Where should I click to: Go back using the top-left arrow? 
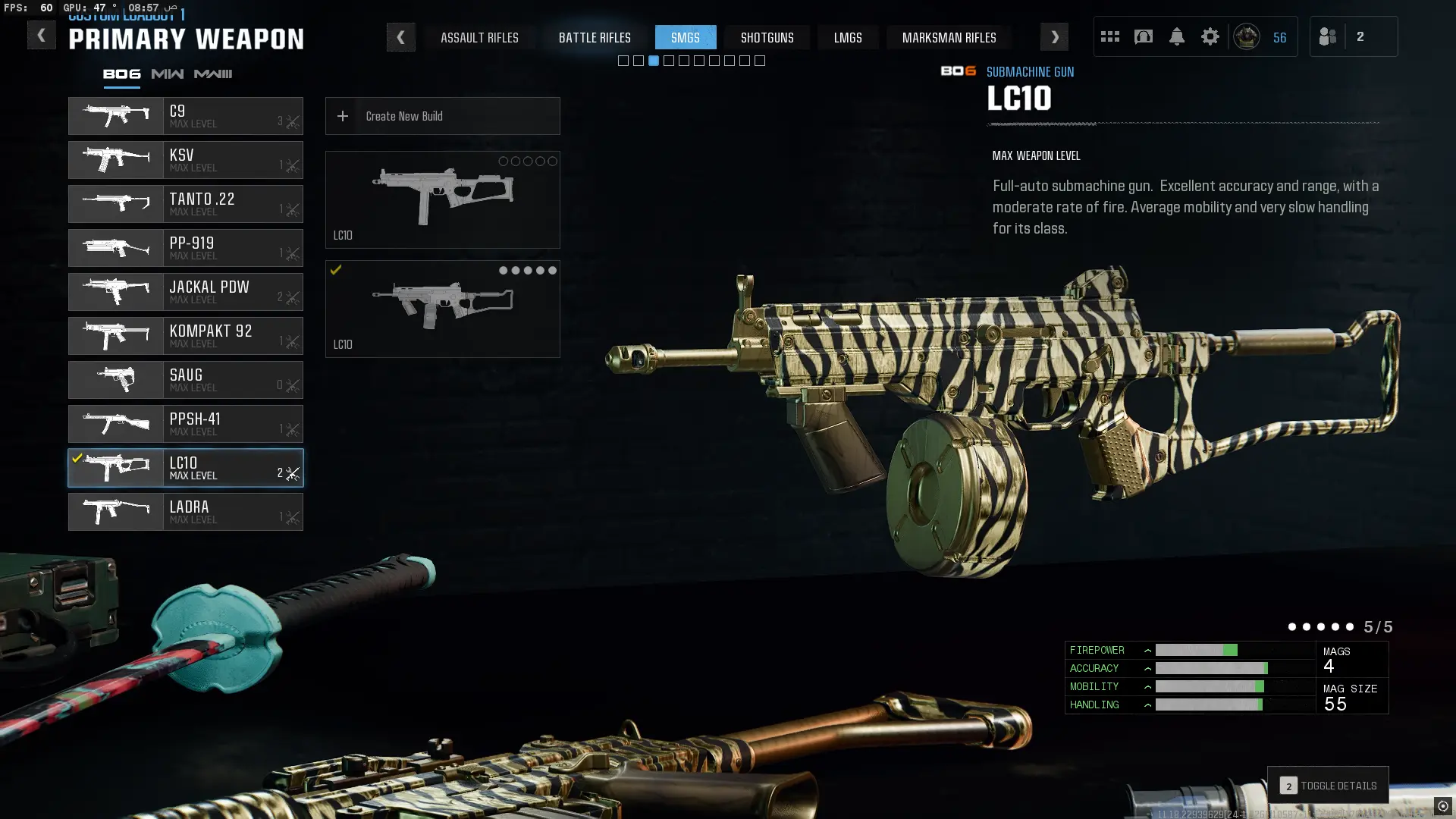tap(41, 35)
